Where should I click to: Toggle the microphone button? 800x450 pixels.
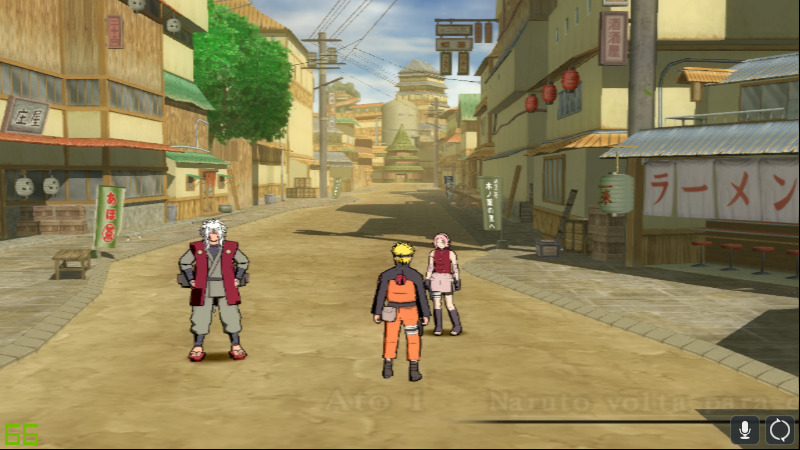(744, 430)
